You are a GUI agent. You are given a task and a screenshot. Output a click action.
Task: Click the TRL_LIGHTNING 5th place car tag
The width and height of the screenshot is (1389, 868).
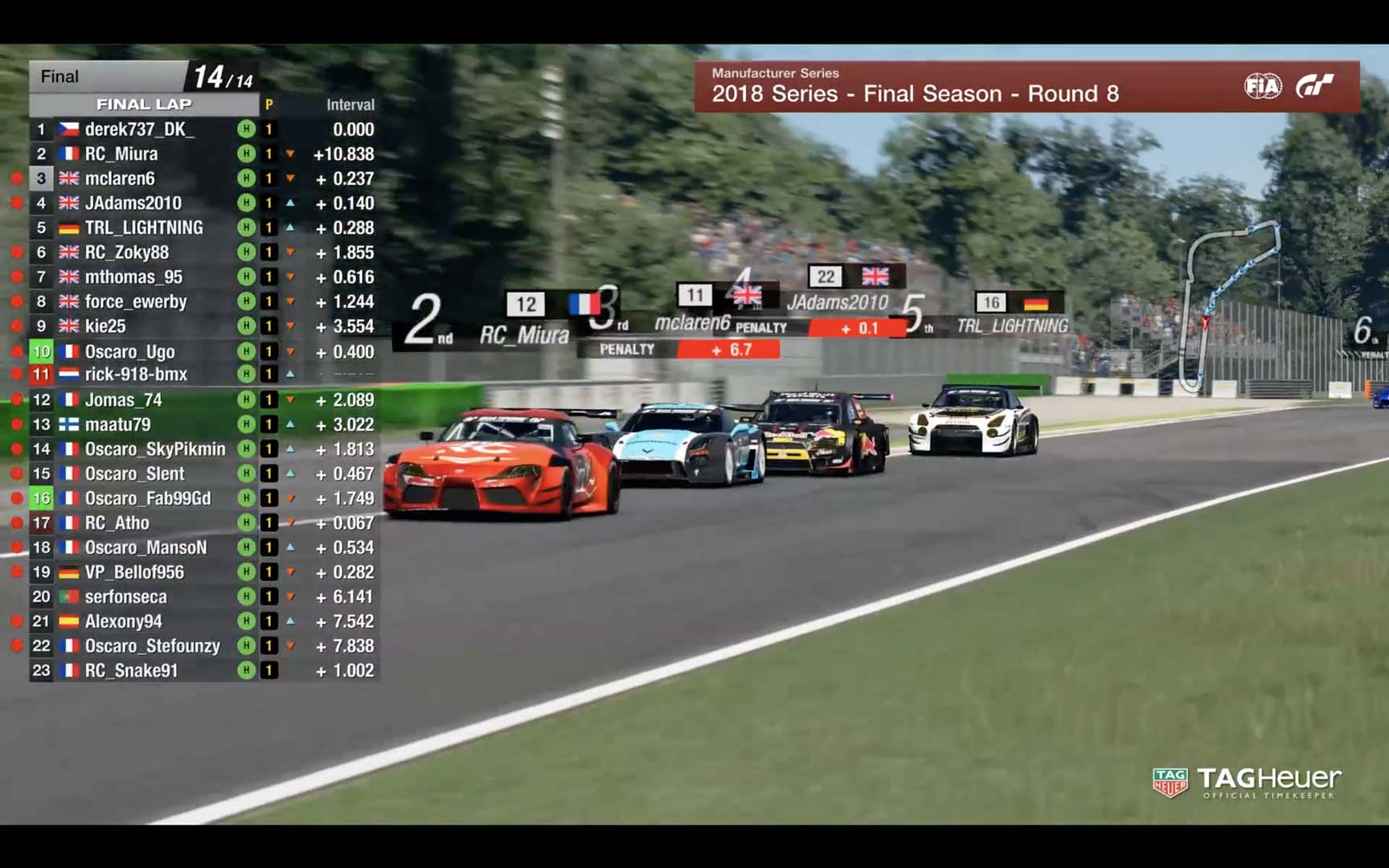(1012, 325)
